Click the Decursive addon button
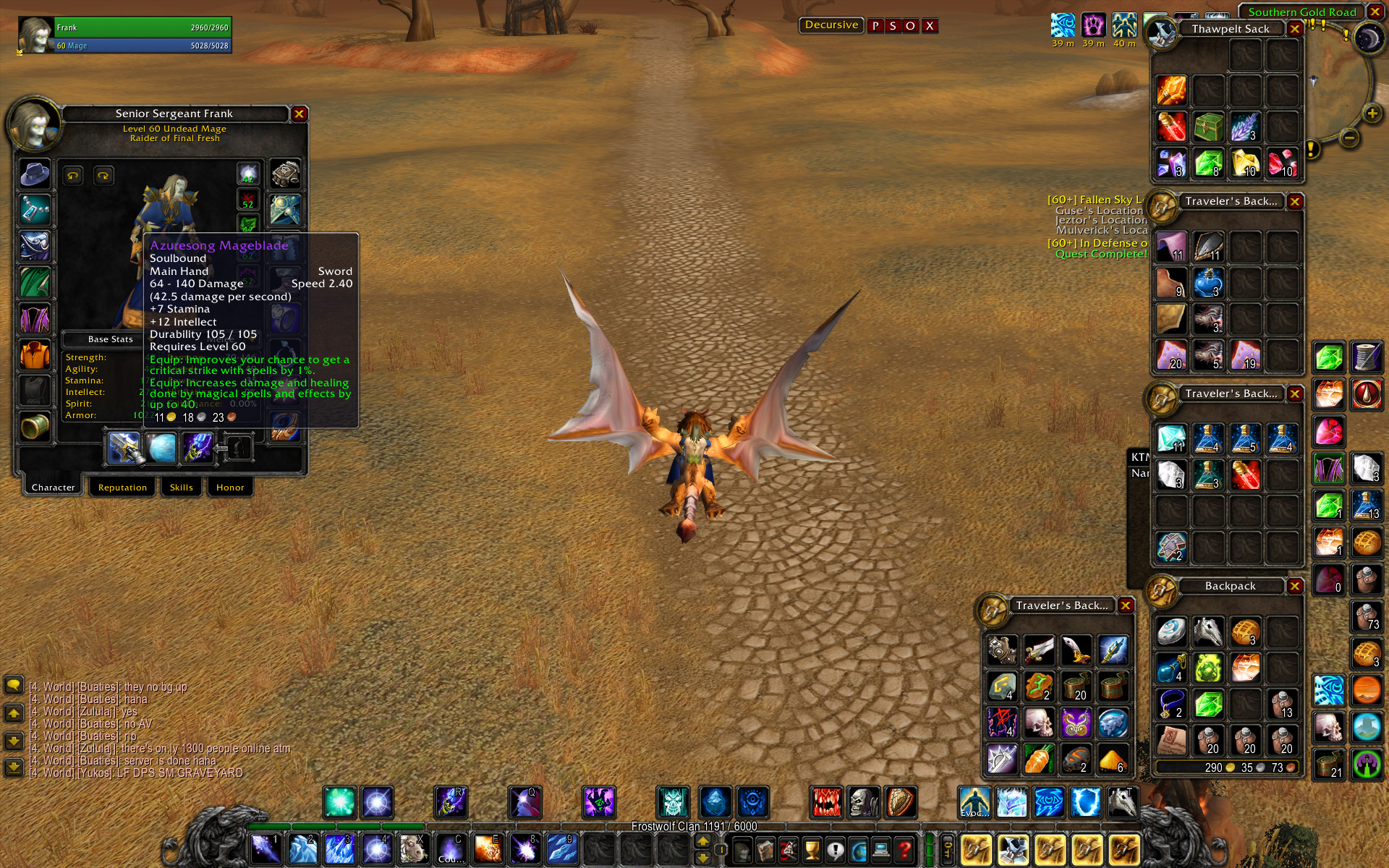Image resolution: width=1389 pixels, height=868 pixels. point(831,25)
